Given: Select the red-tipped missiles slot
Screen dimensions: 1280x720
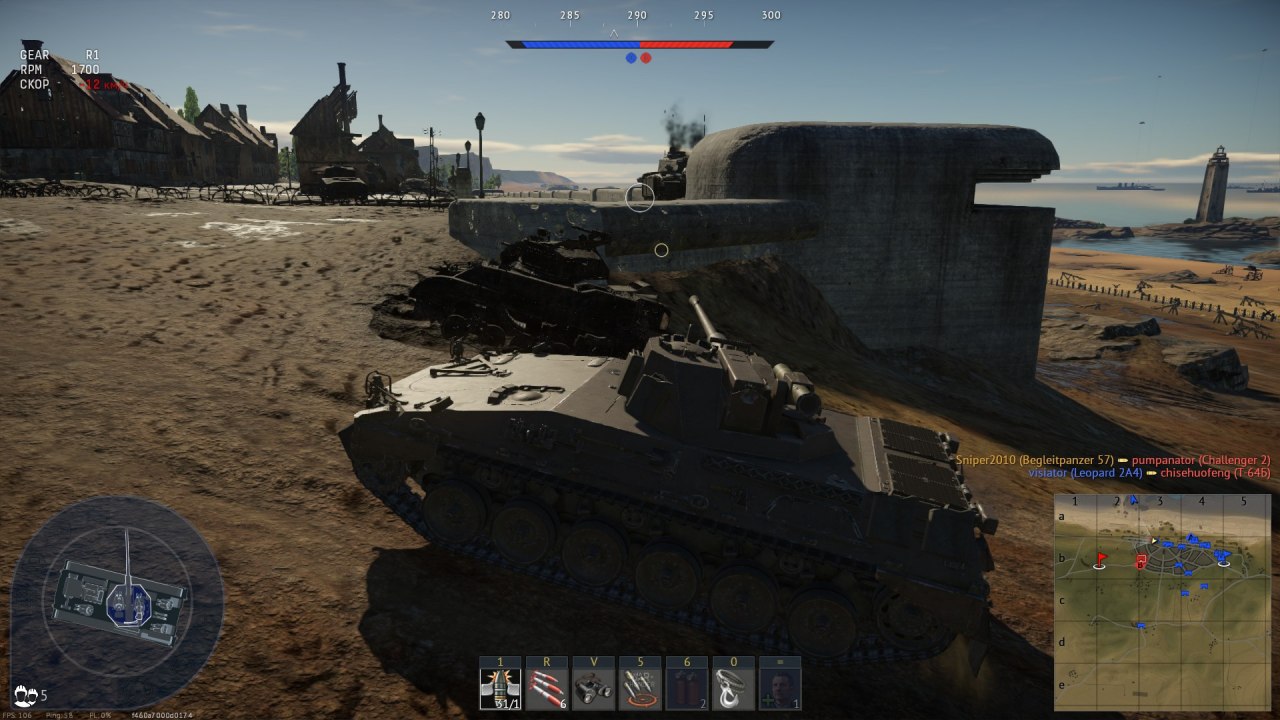Looking at the screenshot, I should (x=547, y=689).
